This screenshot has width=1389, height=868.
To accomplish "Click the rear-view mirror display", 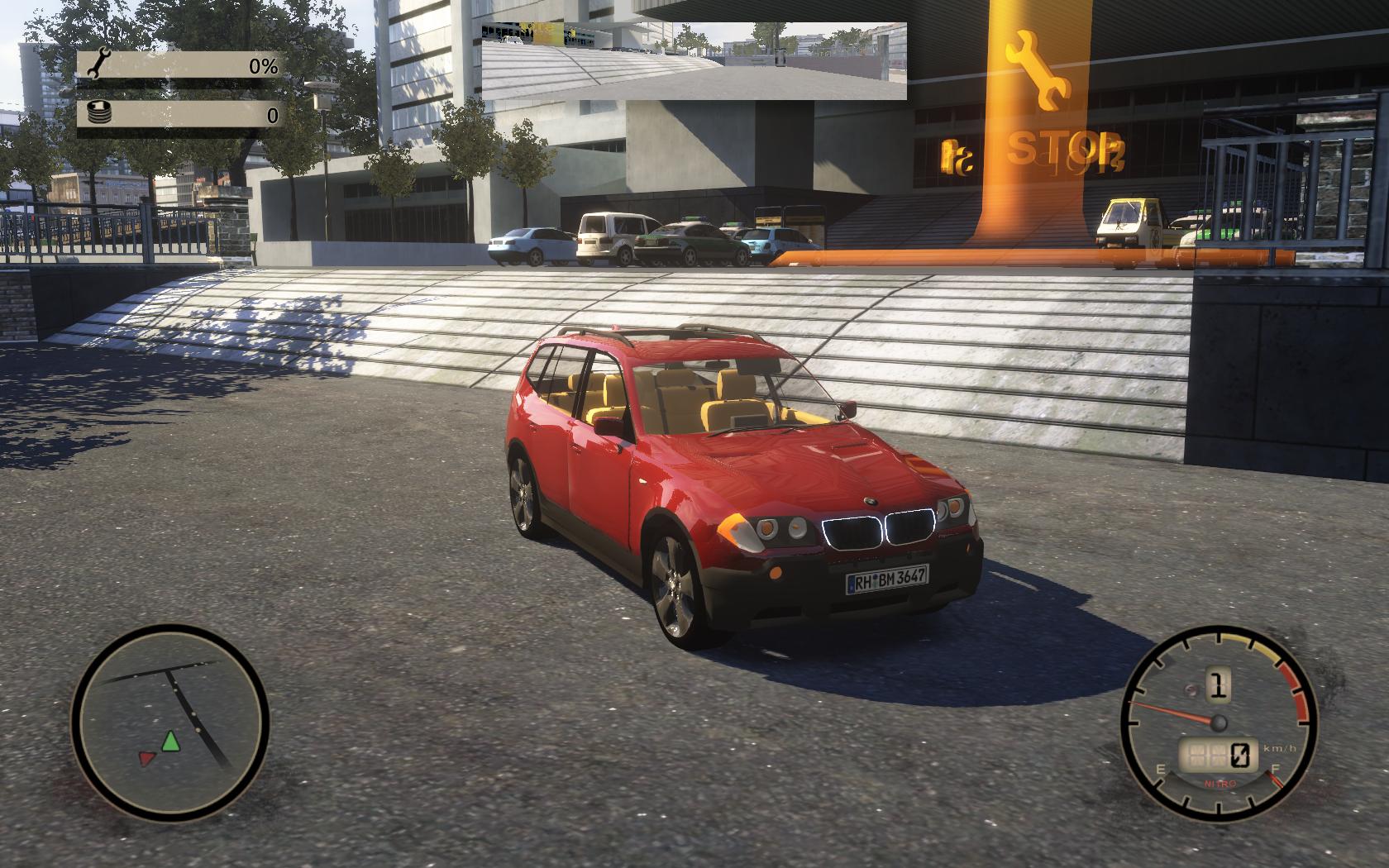I will point(694,61).
